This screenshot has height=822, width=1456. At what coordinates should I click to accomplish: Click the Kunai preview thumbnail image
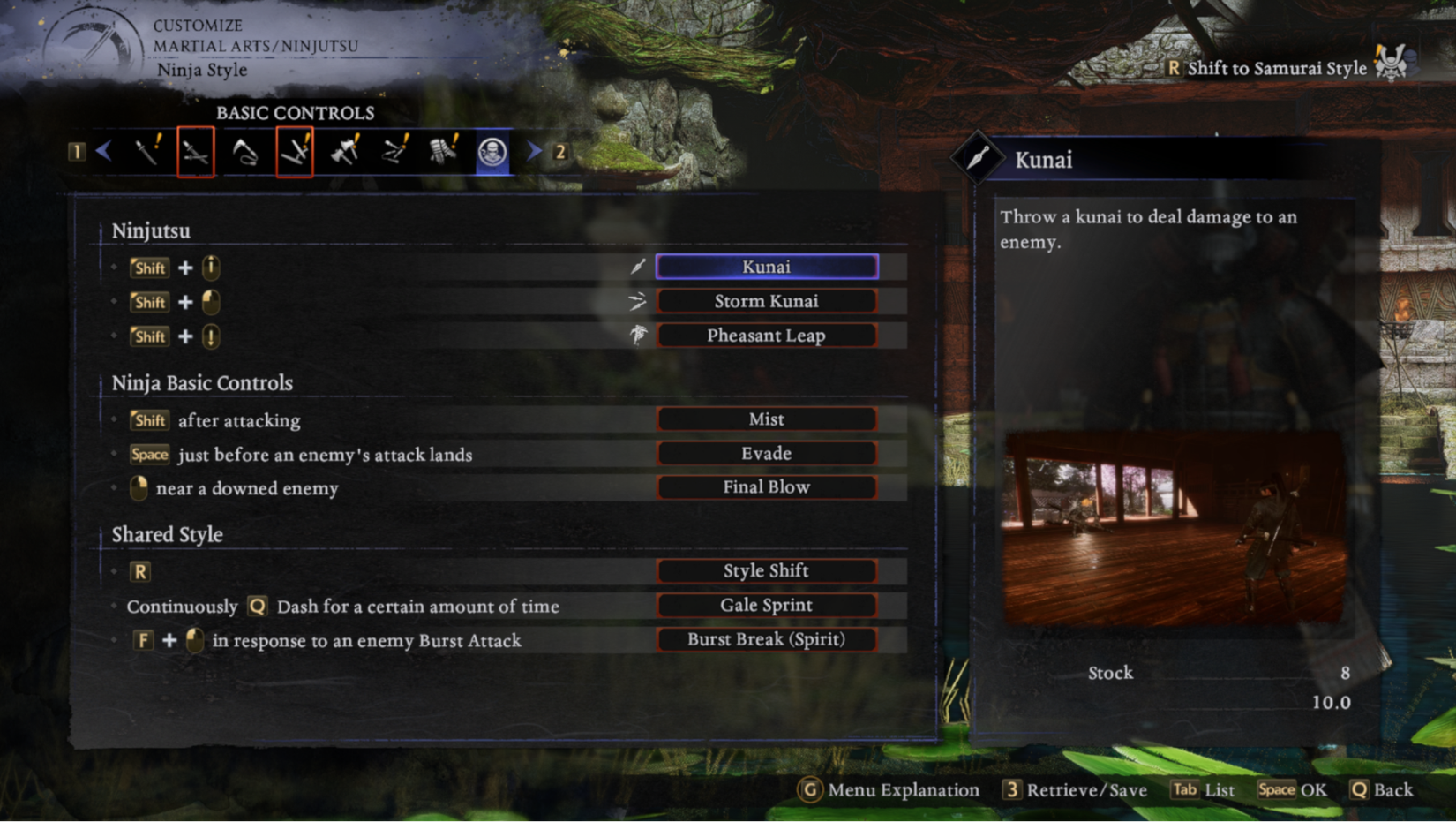click(1174, 528)
